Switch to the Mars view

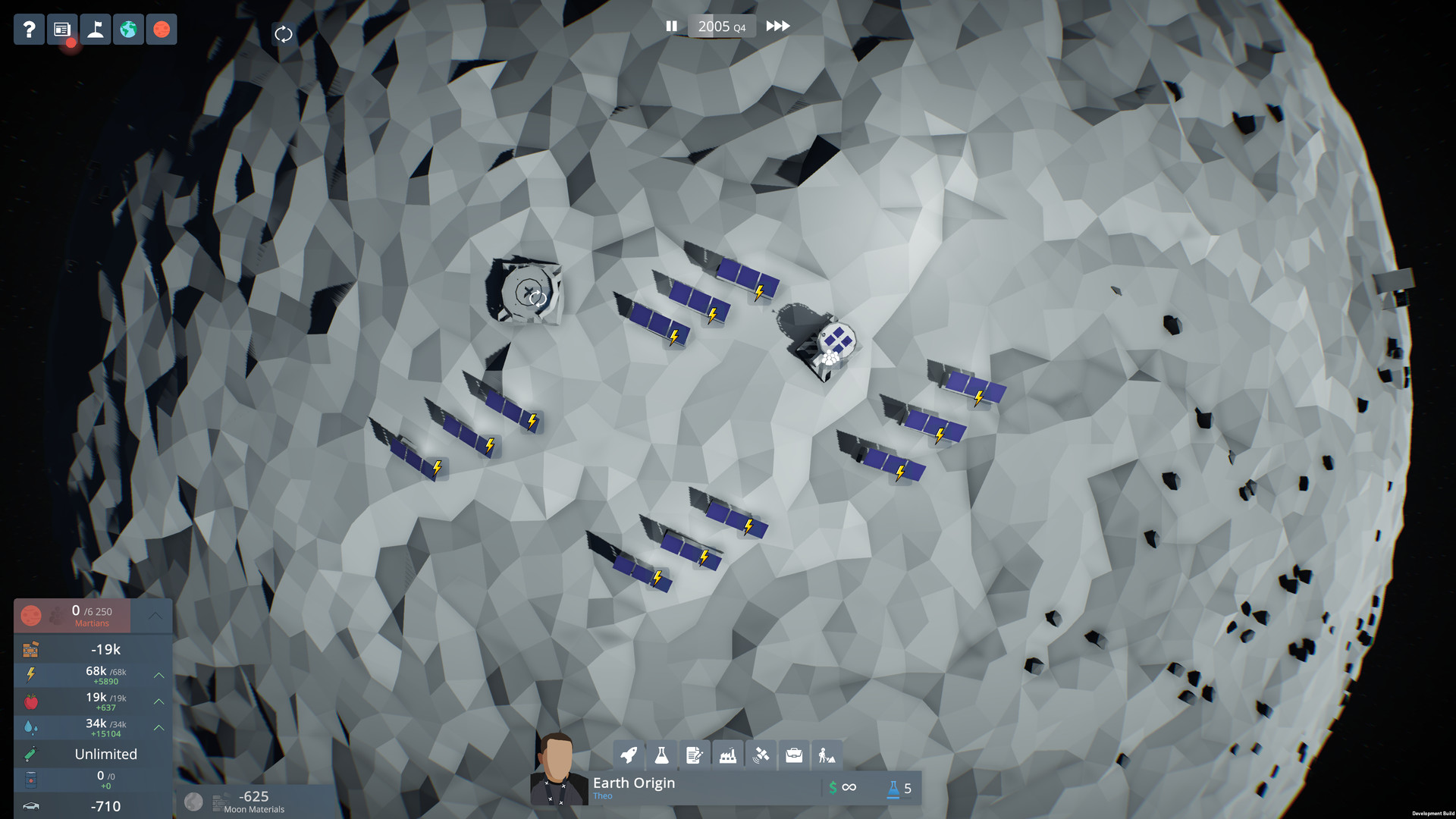pos(161,30)
